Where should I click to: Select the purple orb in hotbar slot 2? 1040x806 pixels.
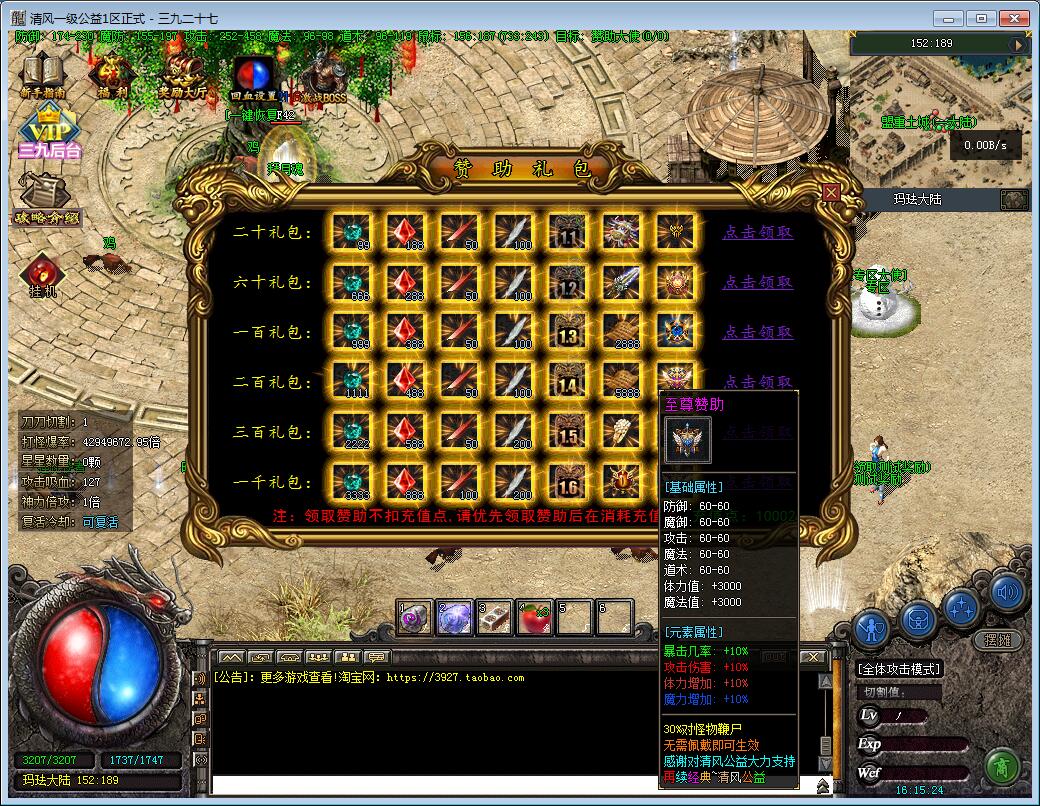coord(455,618)
